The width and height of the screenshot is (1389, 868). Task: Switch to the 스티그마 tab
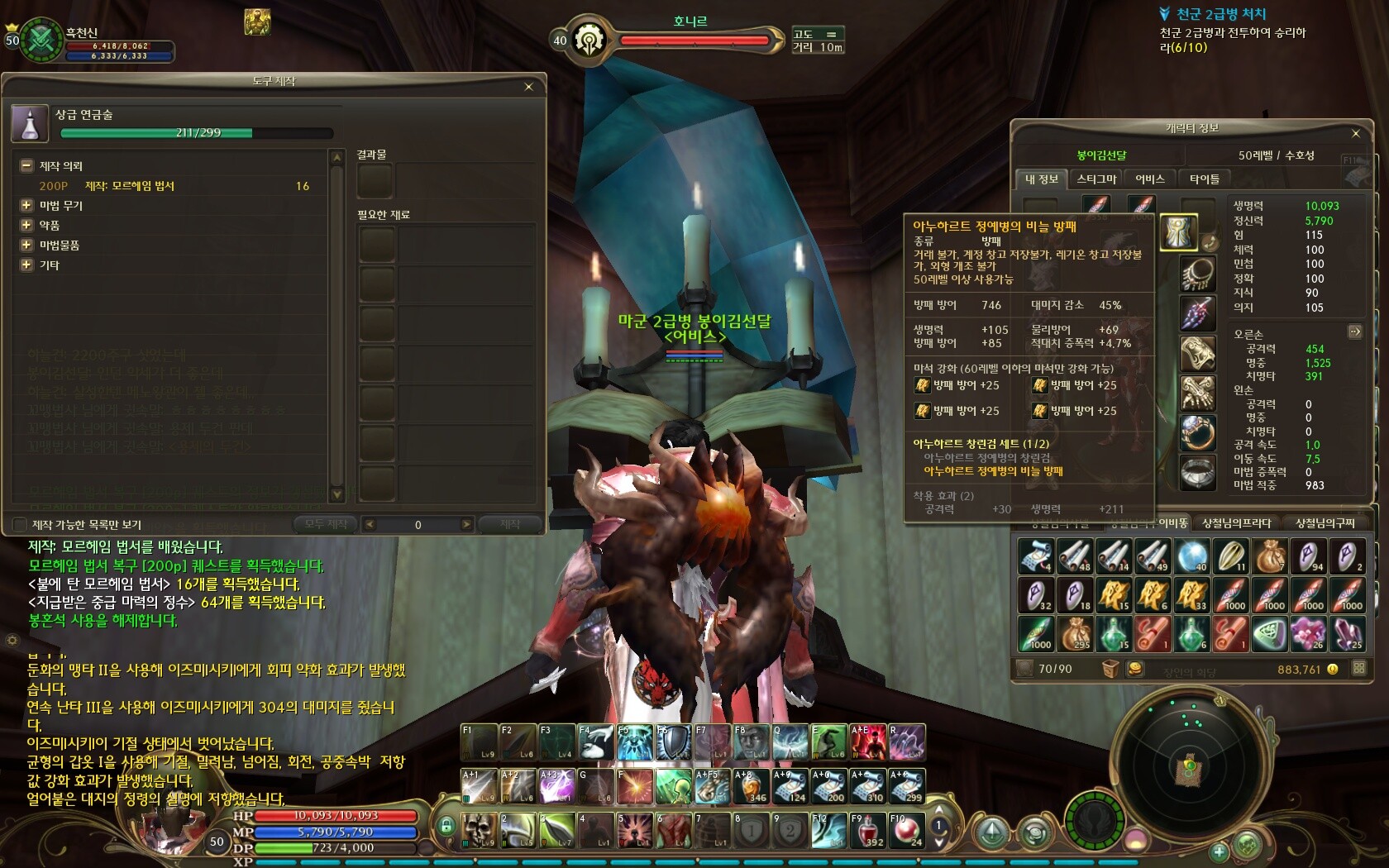coord(1096,179)
